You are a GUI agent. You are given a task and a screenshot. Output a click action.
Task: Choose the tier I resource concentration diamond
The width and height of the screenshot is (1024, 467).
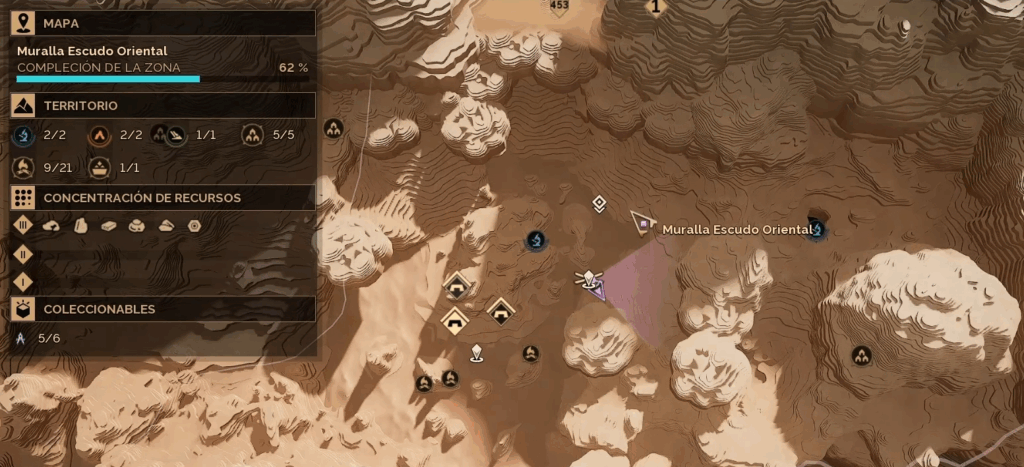point(24,281)
